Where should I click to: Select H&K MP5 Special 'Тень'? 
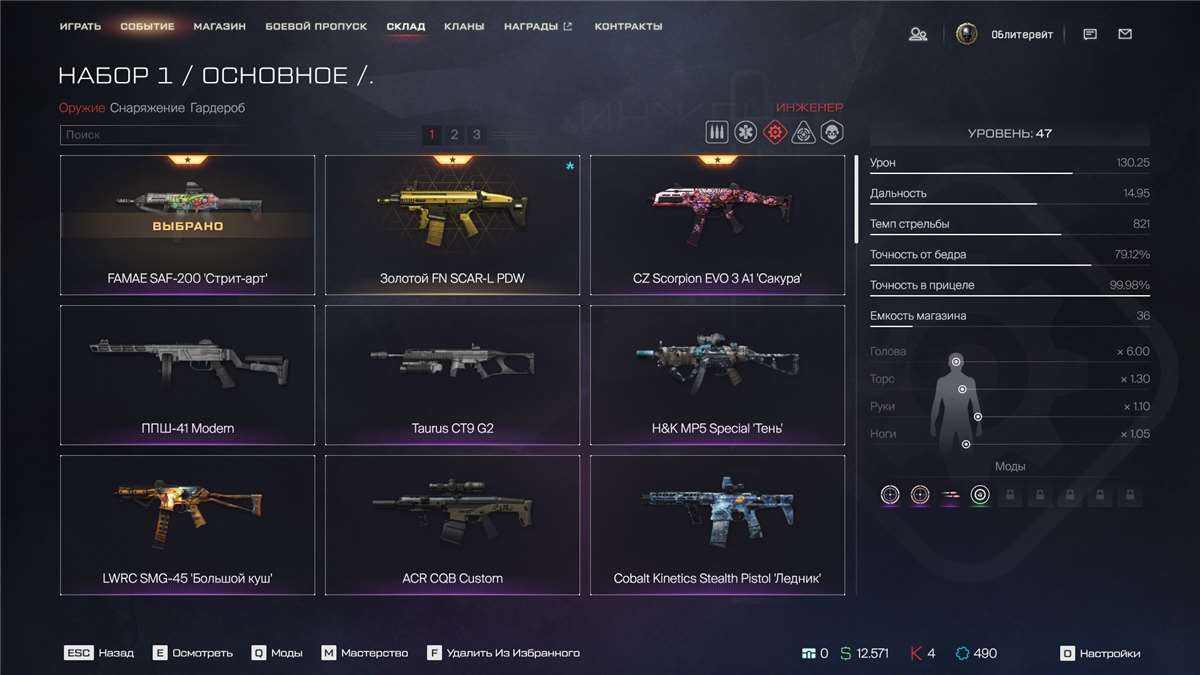717,375
